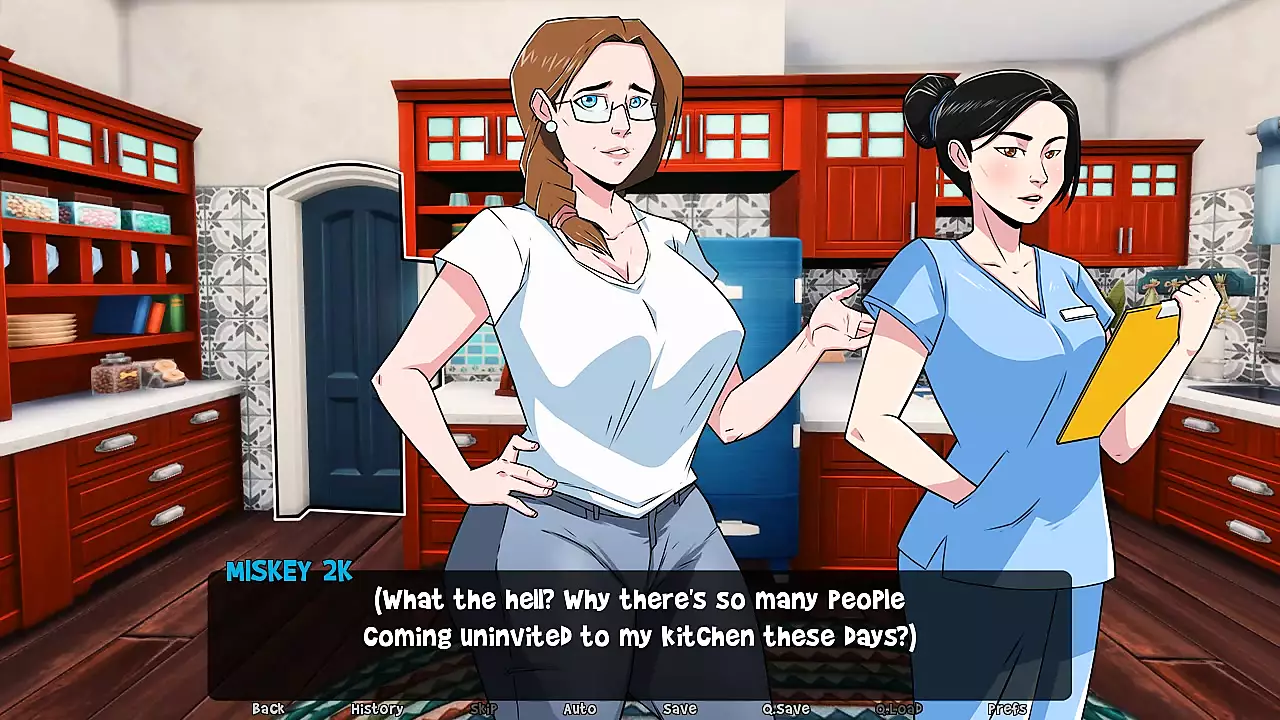Open the Save game screen

[679, 708]
